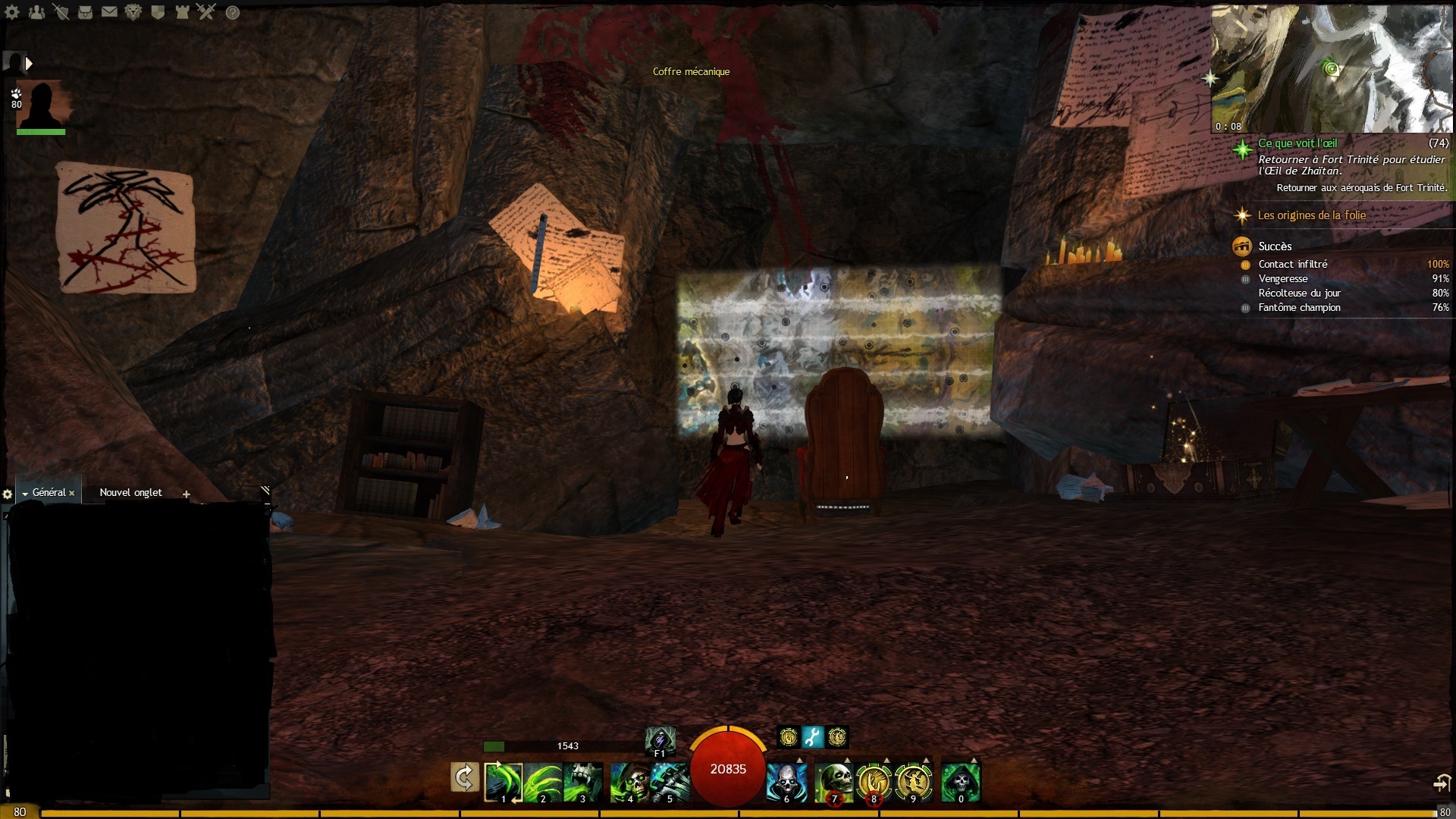Switch to the Général chat tab

tap(49, 493)
